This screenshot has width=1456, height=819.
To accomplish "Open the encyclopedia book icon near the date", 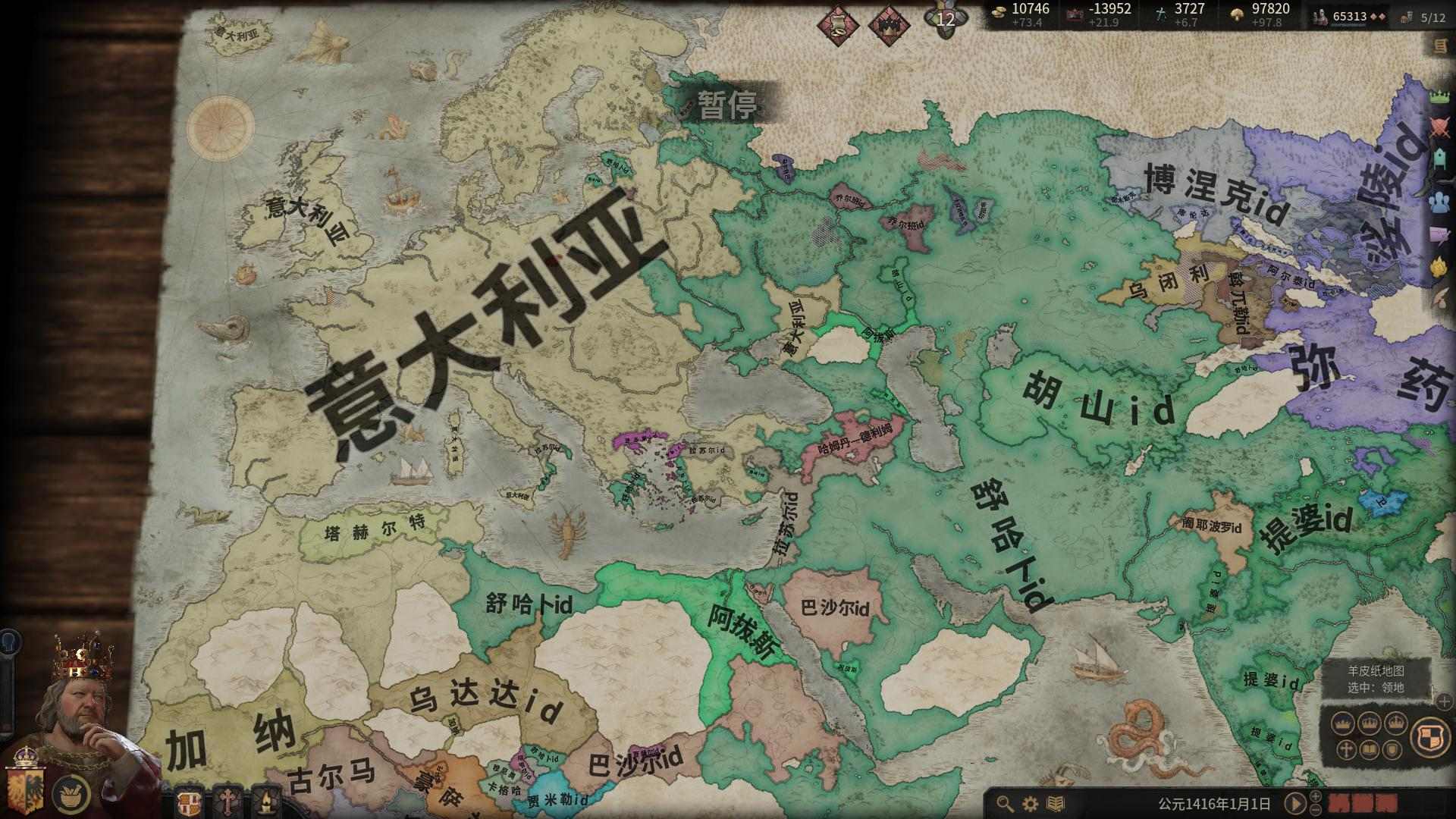I will tap(1054, 805).
